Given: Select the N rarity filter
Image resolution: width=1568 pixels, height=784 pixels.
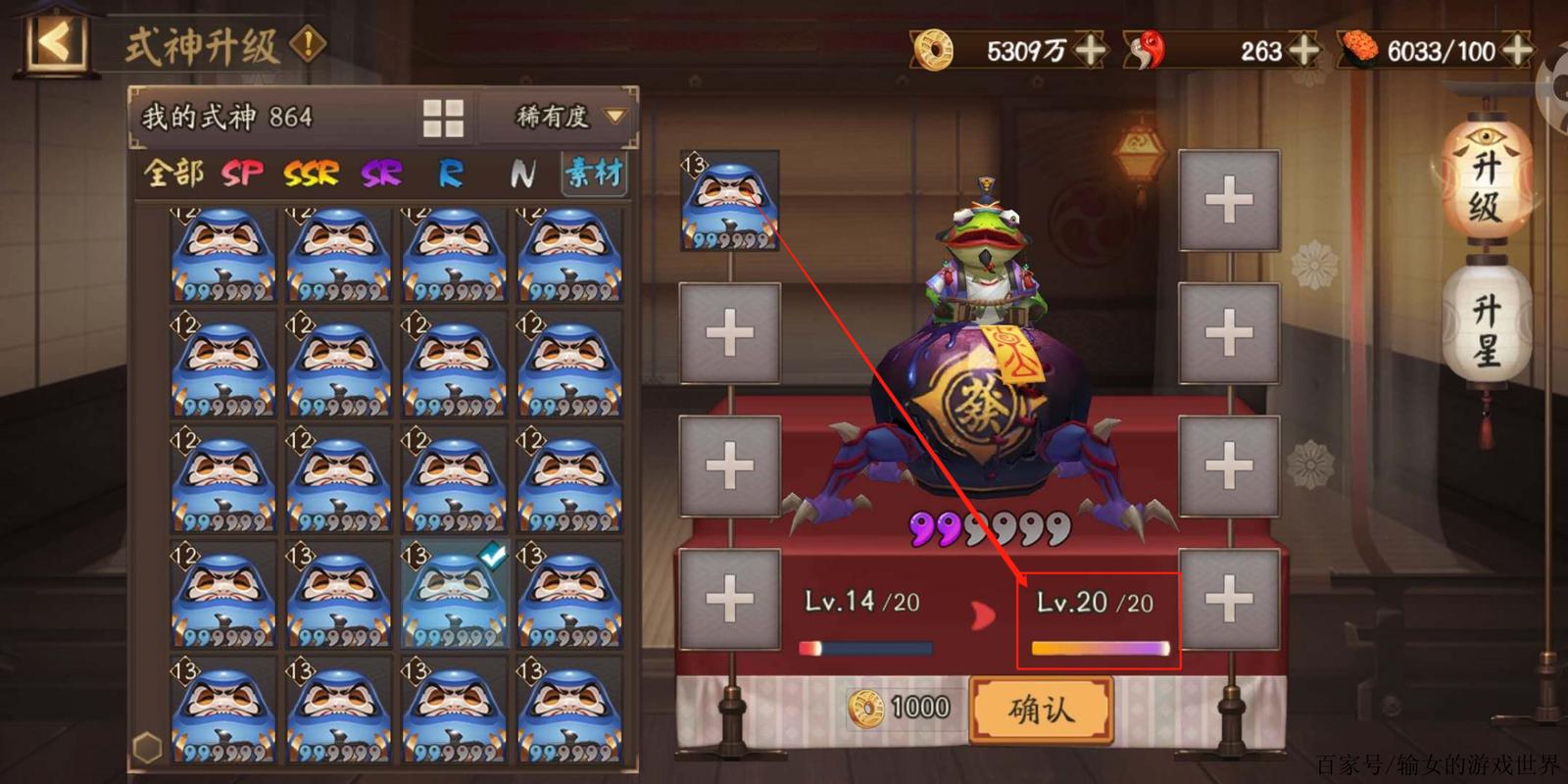Looking at the screenshot, I should [522, 174].
